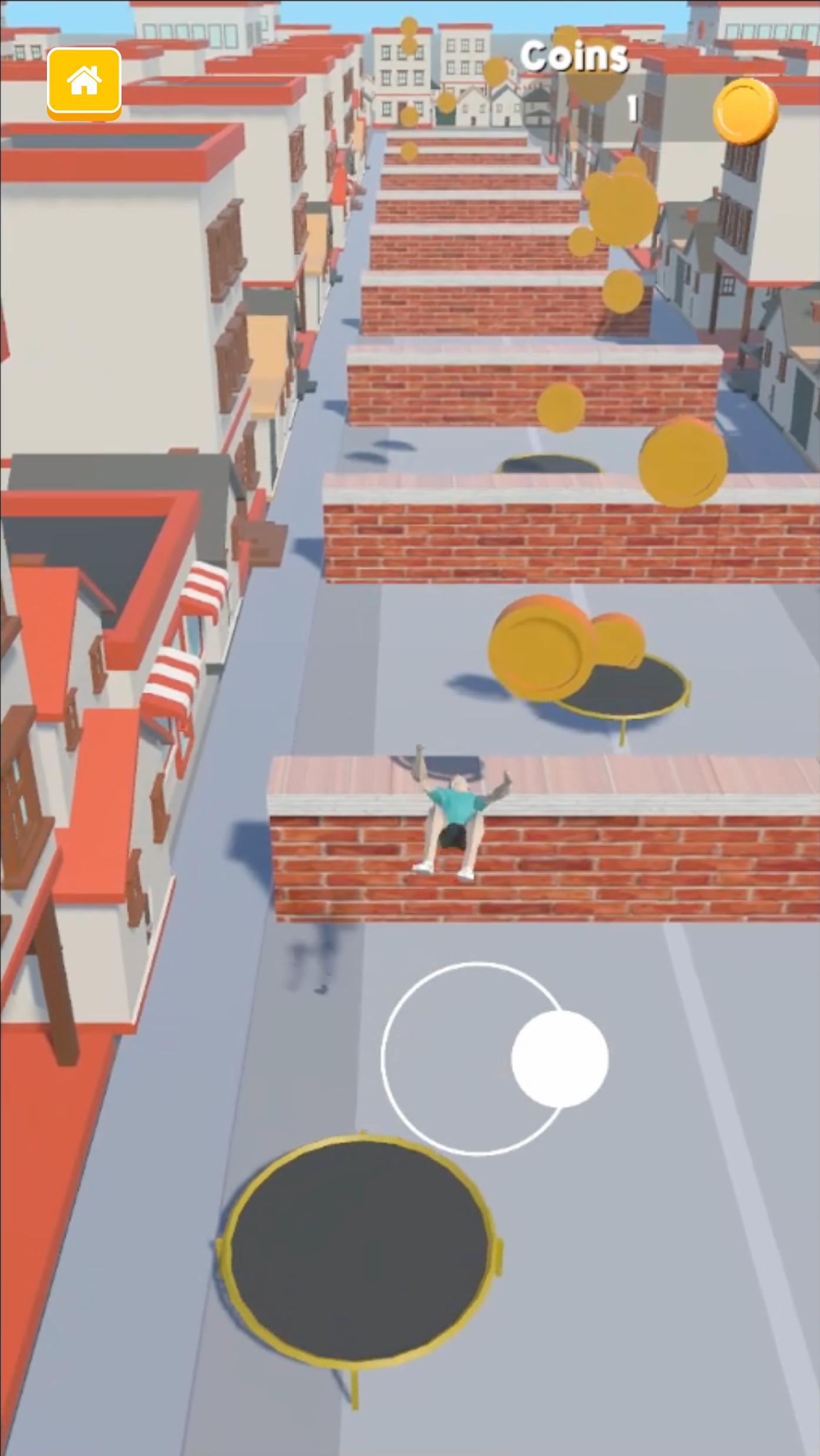Image resolution: width=820 pixels, height=1456 pixels.
Task: Tap the Coins label at the top
Action: (x=576, y=56)
